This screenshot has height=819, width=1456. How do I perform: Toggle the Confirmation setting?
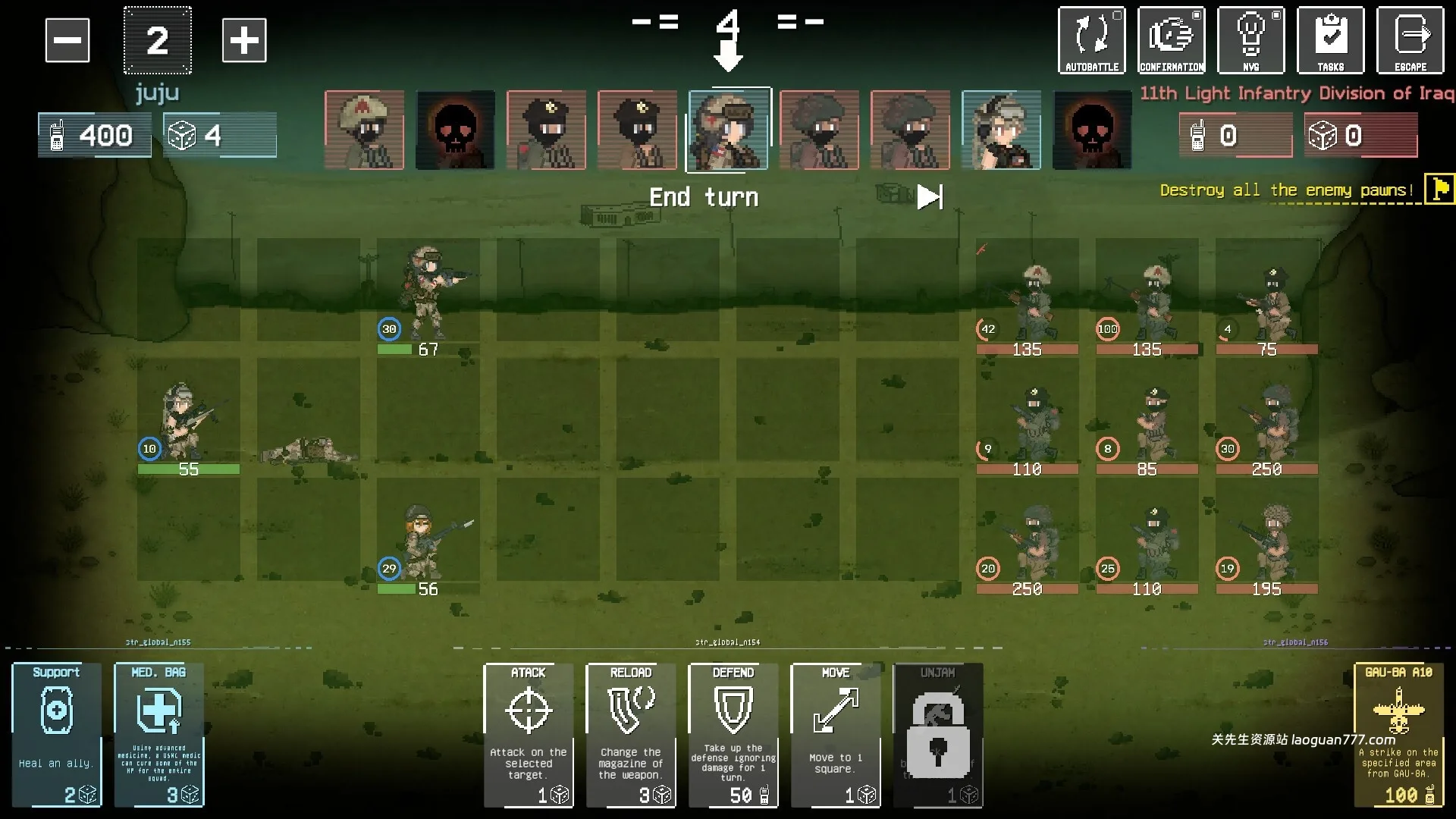point(1172,40)
